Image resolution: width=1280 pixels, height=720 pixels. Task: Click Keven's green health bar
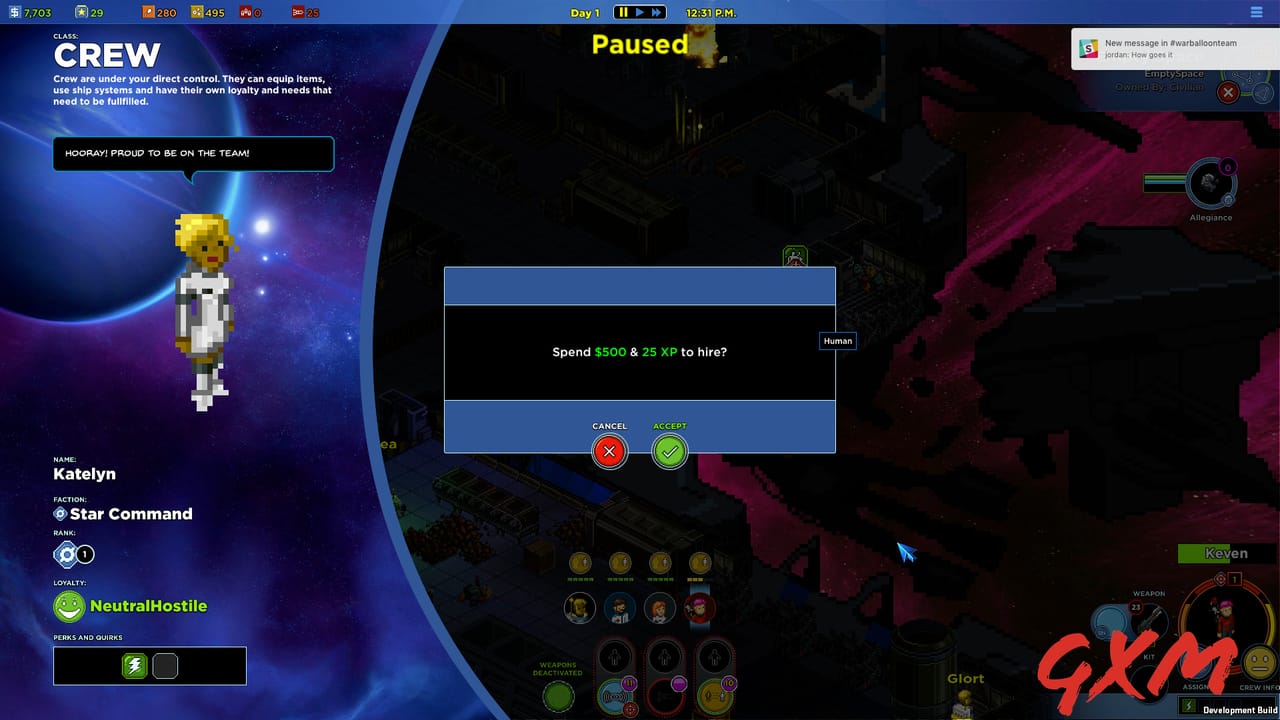(x=1200, y=552)
